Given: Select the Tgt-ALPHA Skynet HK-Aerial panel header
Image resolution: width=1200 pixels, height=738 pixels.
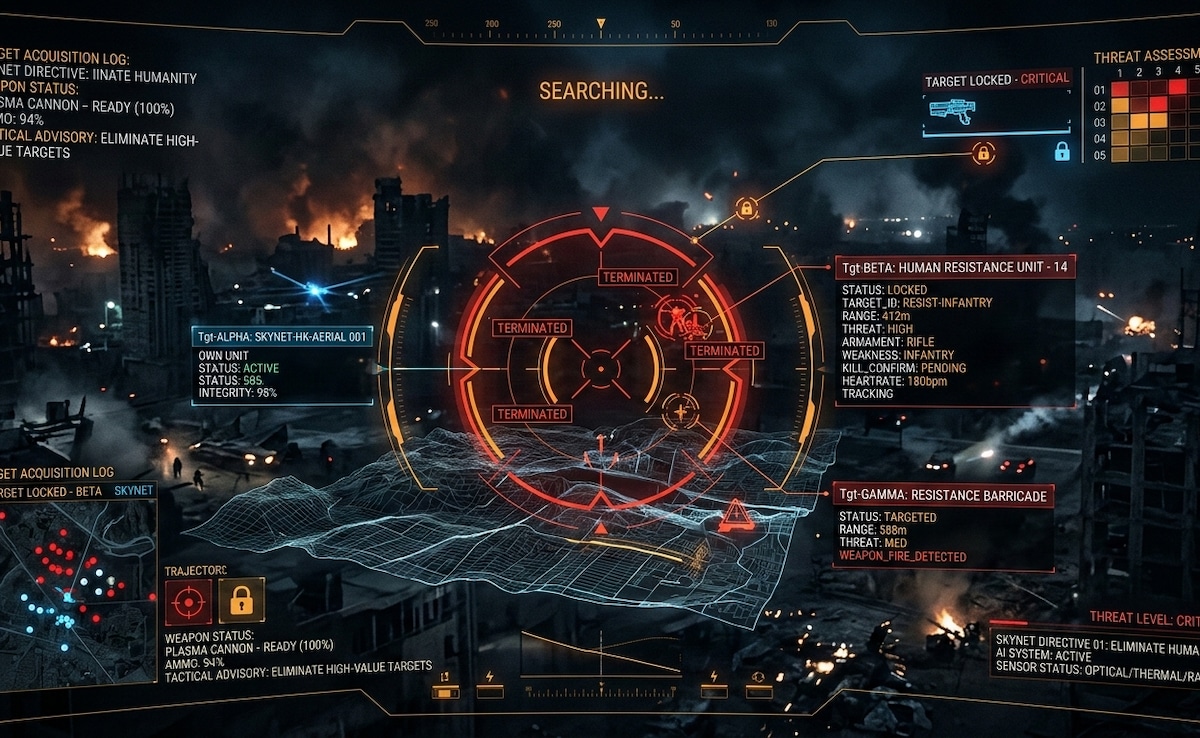Looking at the screenshot, I should click(282, 337).
